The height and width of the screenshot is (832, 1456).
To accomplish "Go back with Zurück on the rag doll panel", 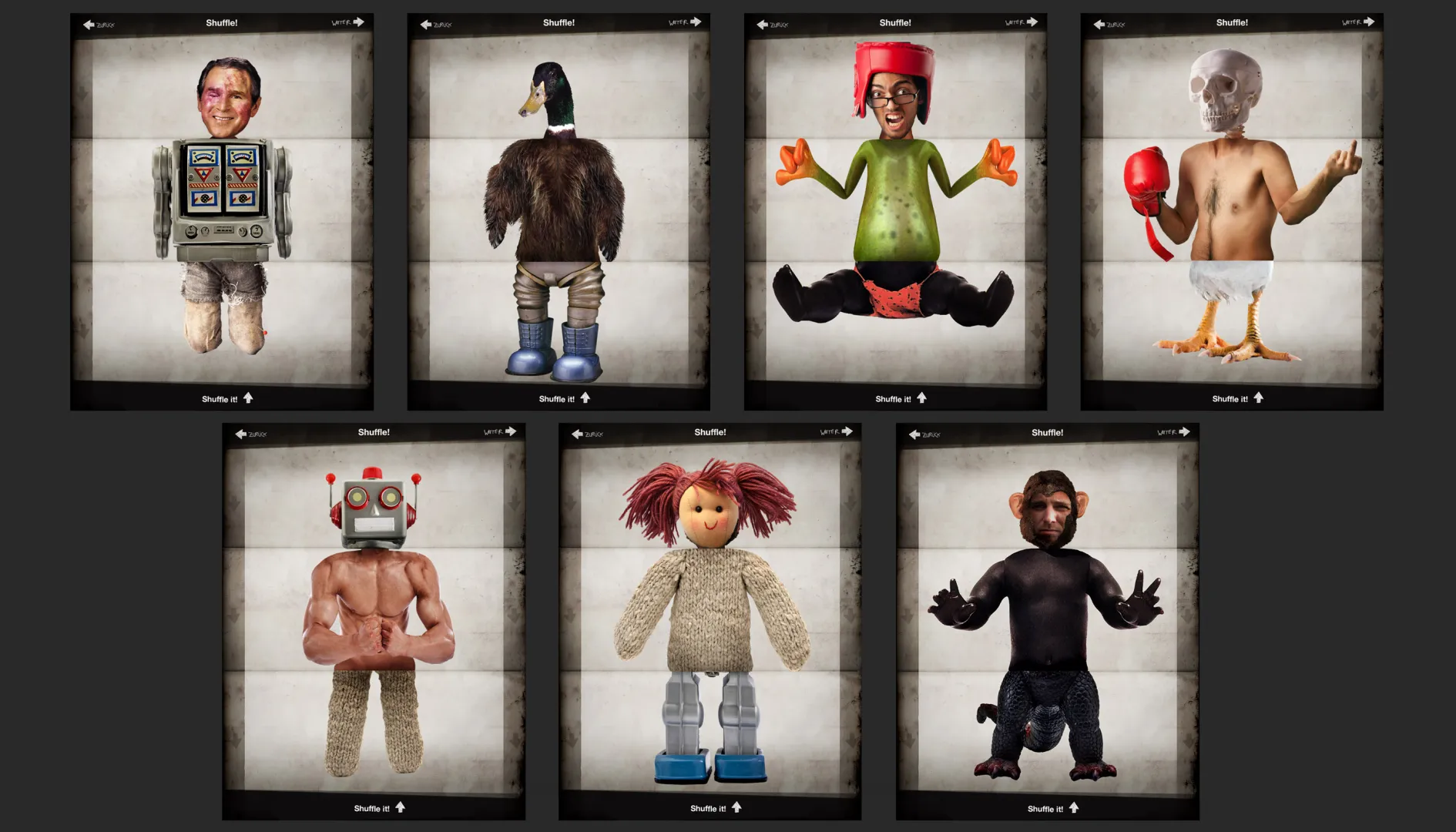I will click(587, 434).
